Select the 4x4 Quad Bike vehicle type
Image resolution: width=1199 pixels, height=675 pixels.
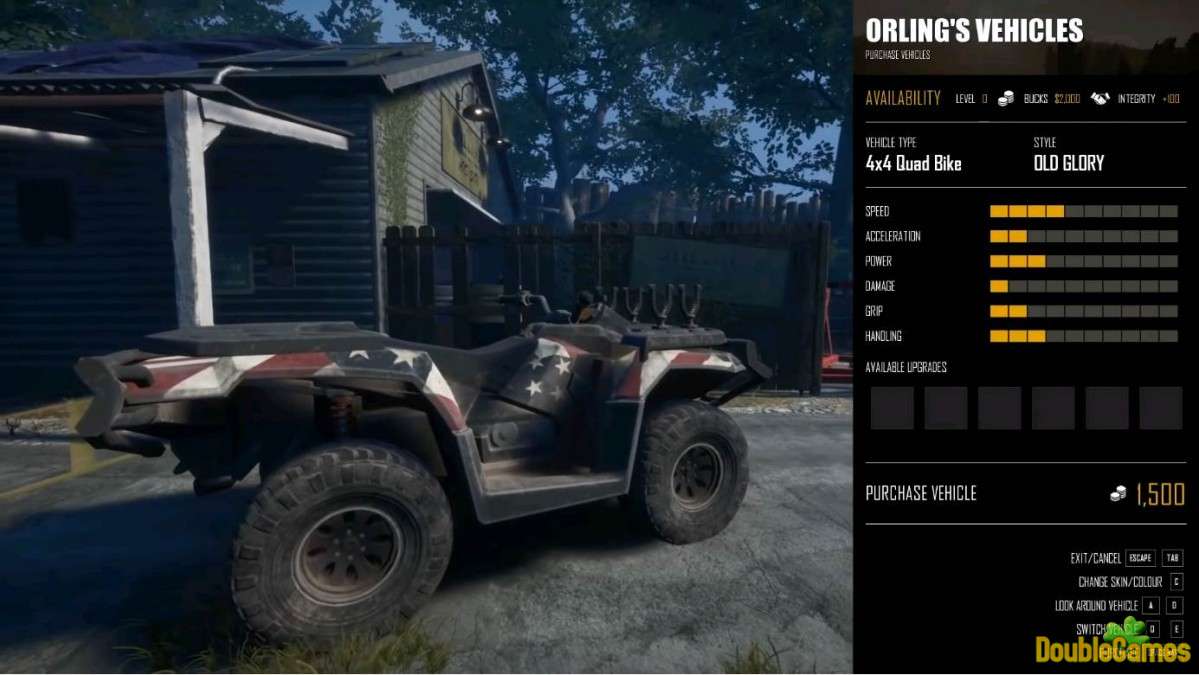[913, 164]
